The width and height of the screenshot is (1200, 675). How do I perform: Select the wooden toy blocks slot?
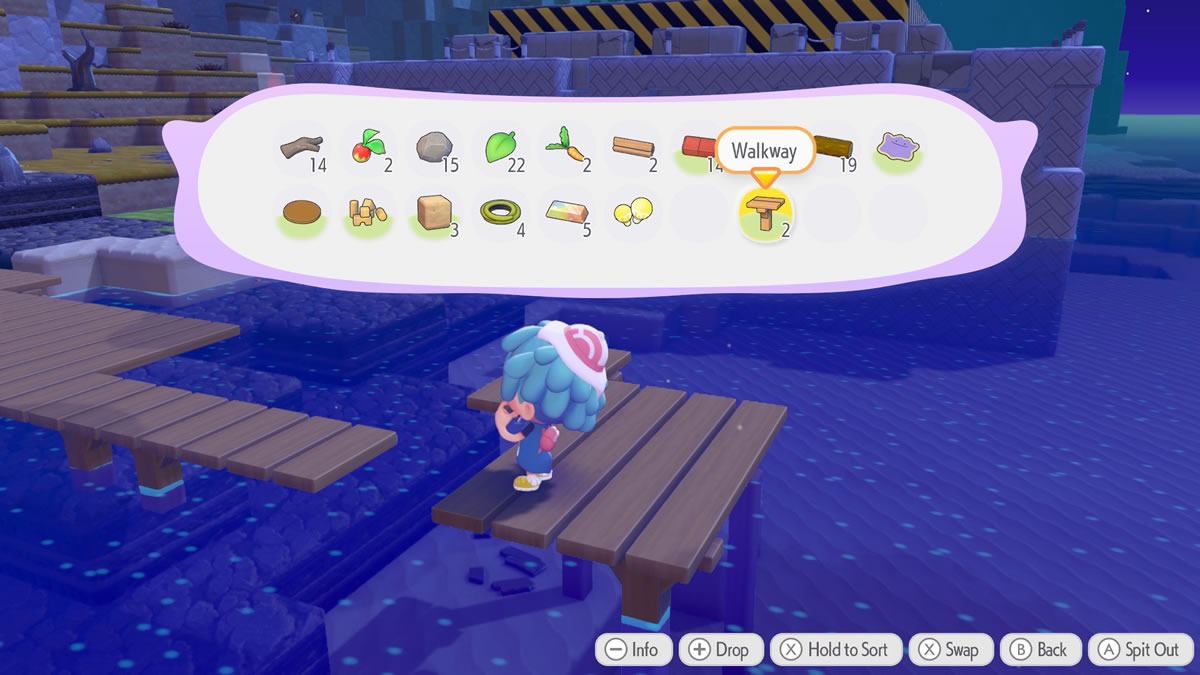point(365,213)
